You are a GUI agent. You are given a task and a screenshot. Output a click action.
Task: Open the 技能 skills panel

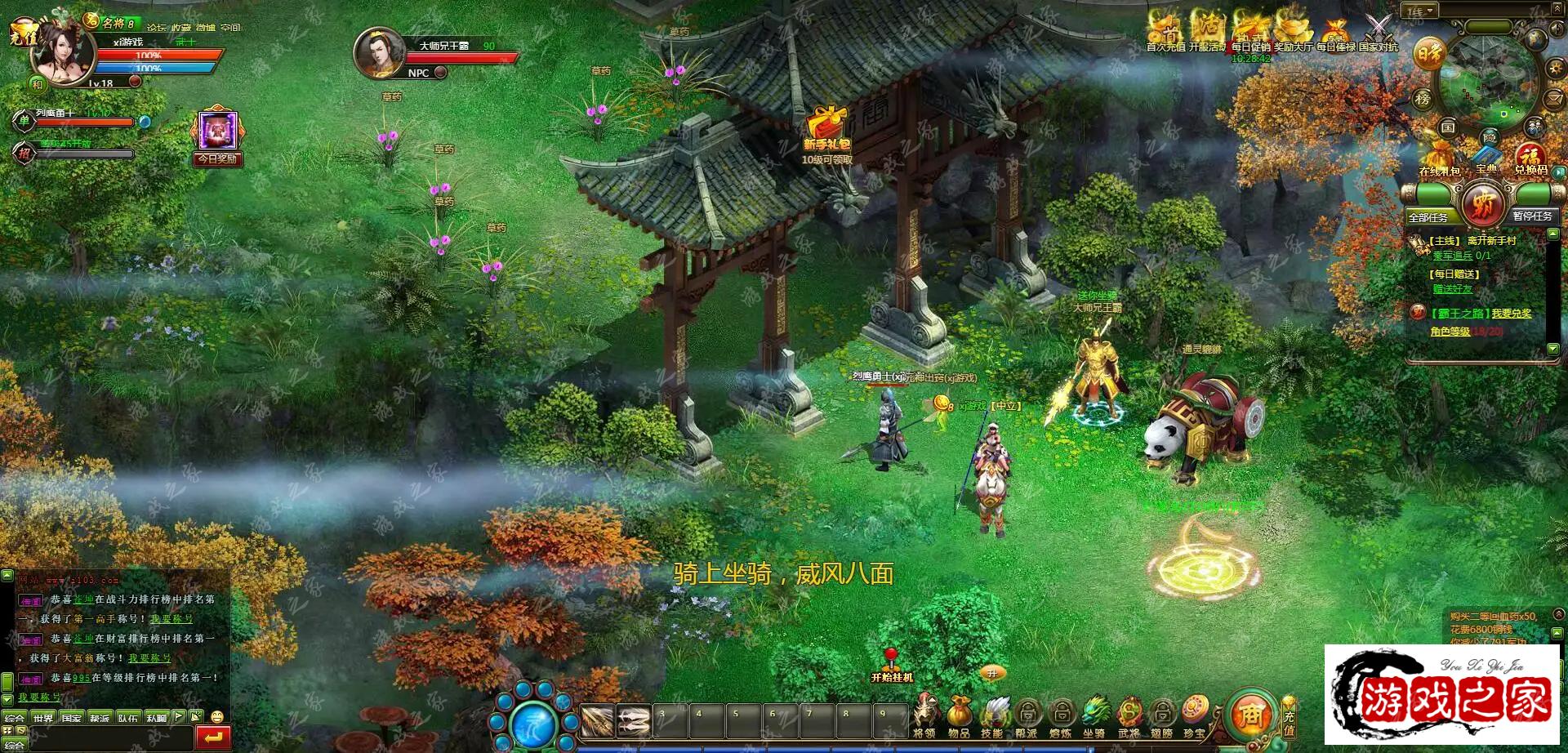tap(993, 715)
